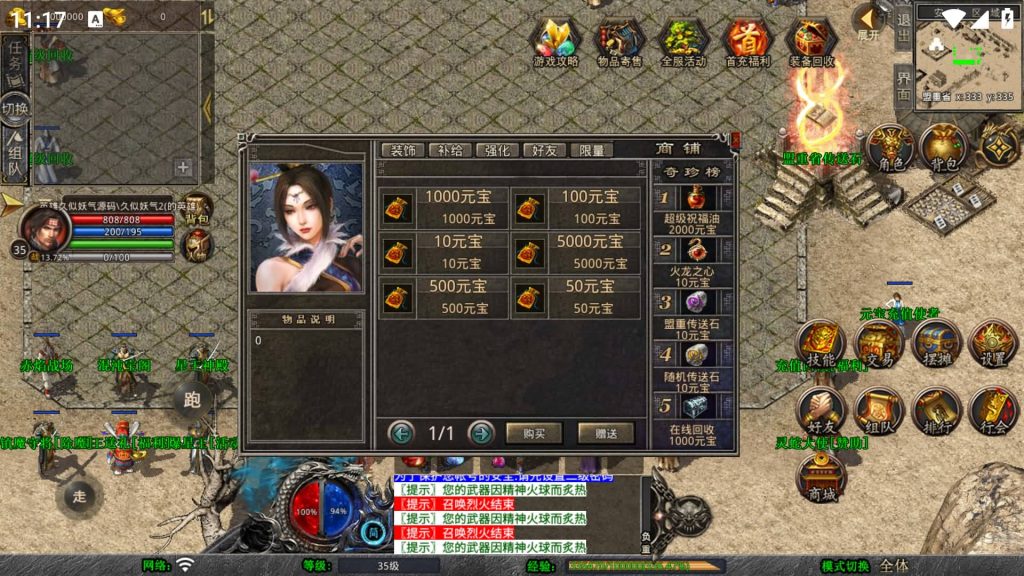Viewport: 1024px width, 576px height.
Task: Open the 商城 mall button
Action: 822,476
